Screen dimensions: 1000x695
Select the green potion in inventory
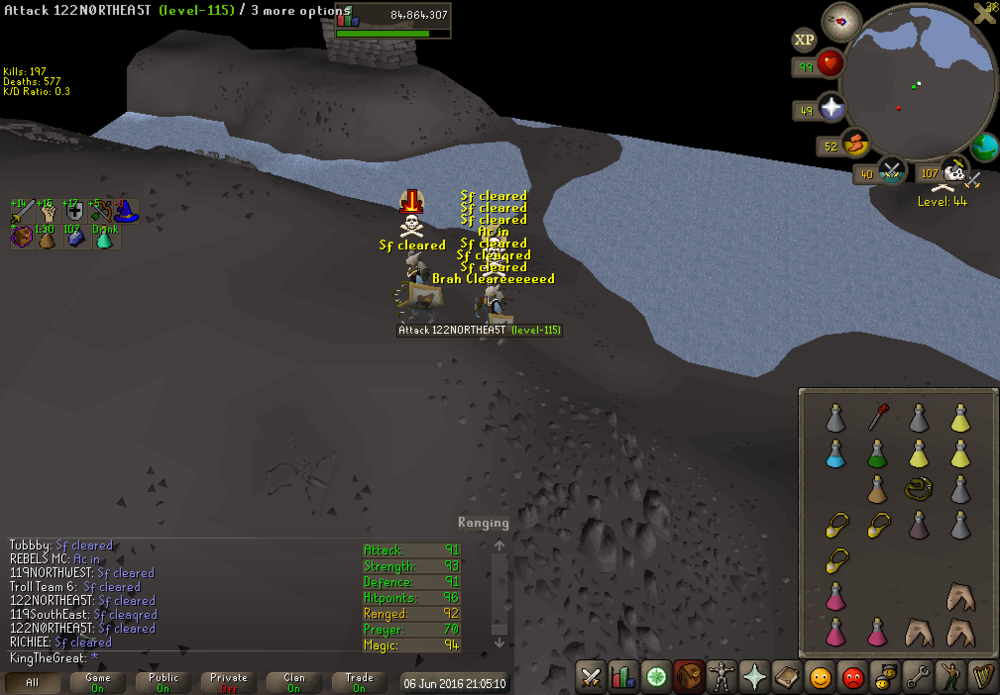877,454
